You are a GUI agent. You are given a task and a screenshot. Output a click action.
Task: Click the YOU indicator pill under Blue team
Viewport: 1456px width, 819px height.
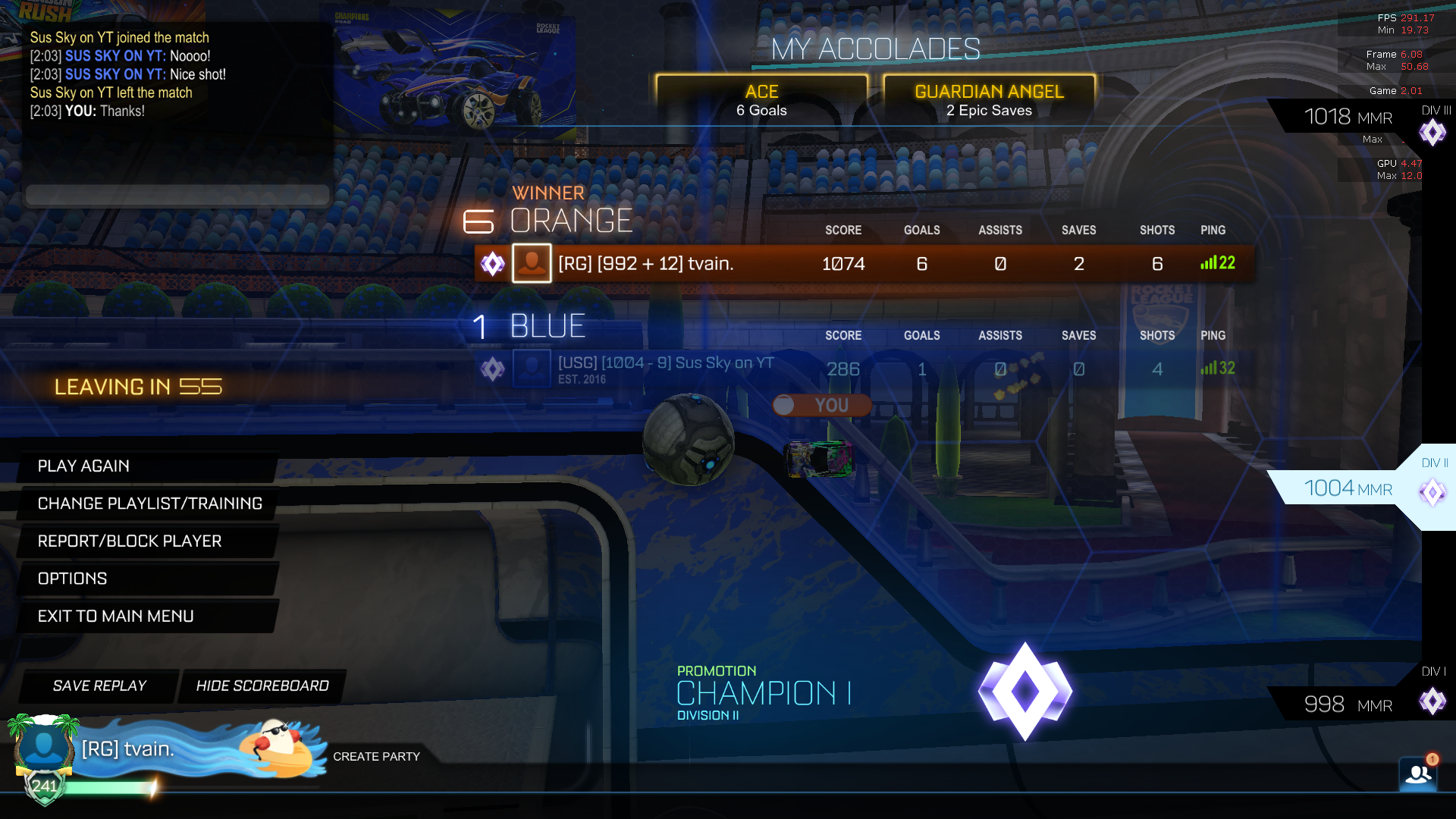pos(821,405)
